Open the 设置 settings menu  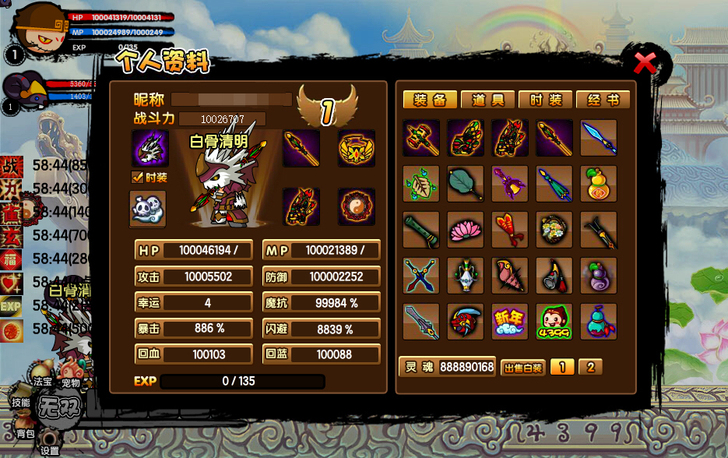click(x=50, y=449)
